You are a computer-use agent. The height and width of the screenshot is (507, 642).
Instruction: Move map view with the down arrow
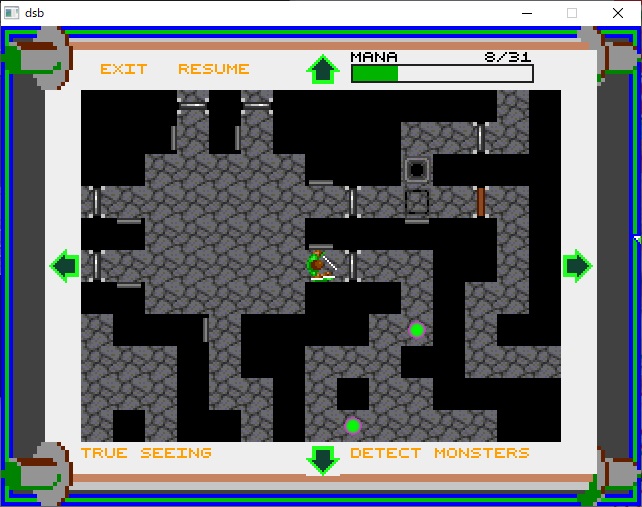coord(322,459)
